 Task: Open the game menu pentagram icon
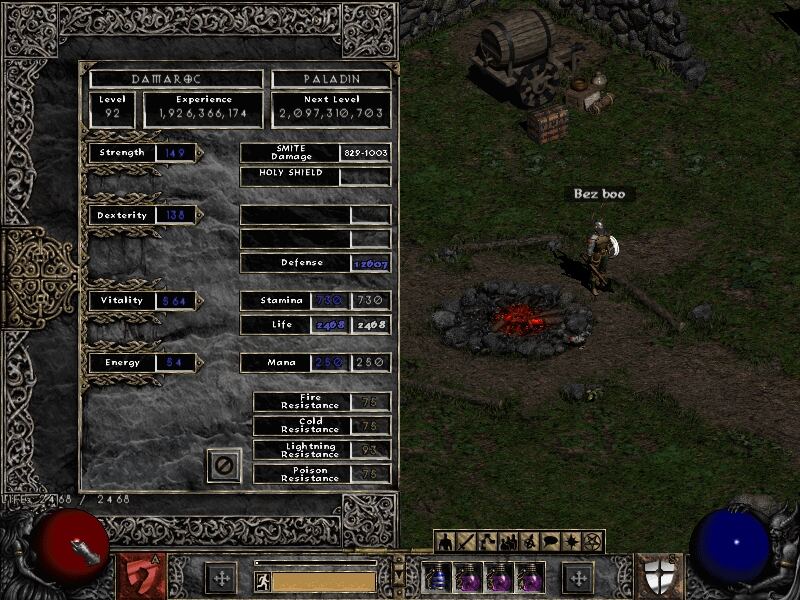click(592, 542)
